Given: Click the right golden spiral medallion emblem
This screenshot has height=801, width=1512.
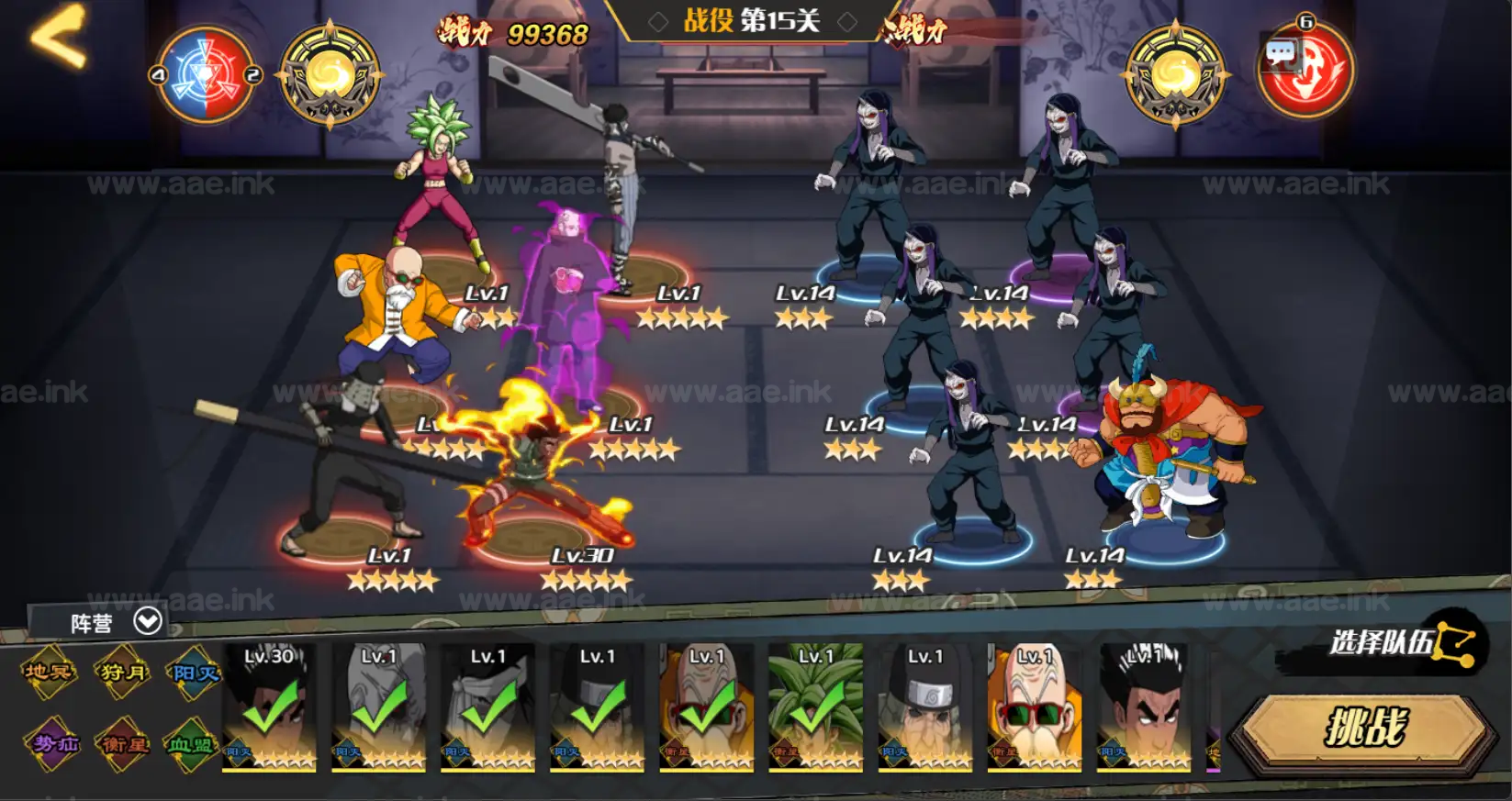Looking at the screenshot, I should [1177, 72].
